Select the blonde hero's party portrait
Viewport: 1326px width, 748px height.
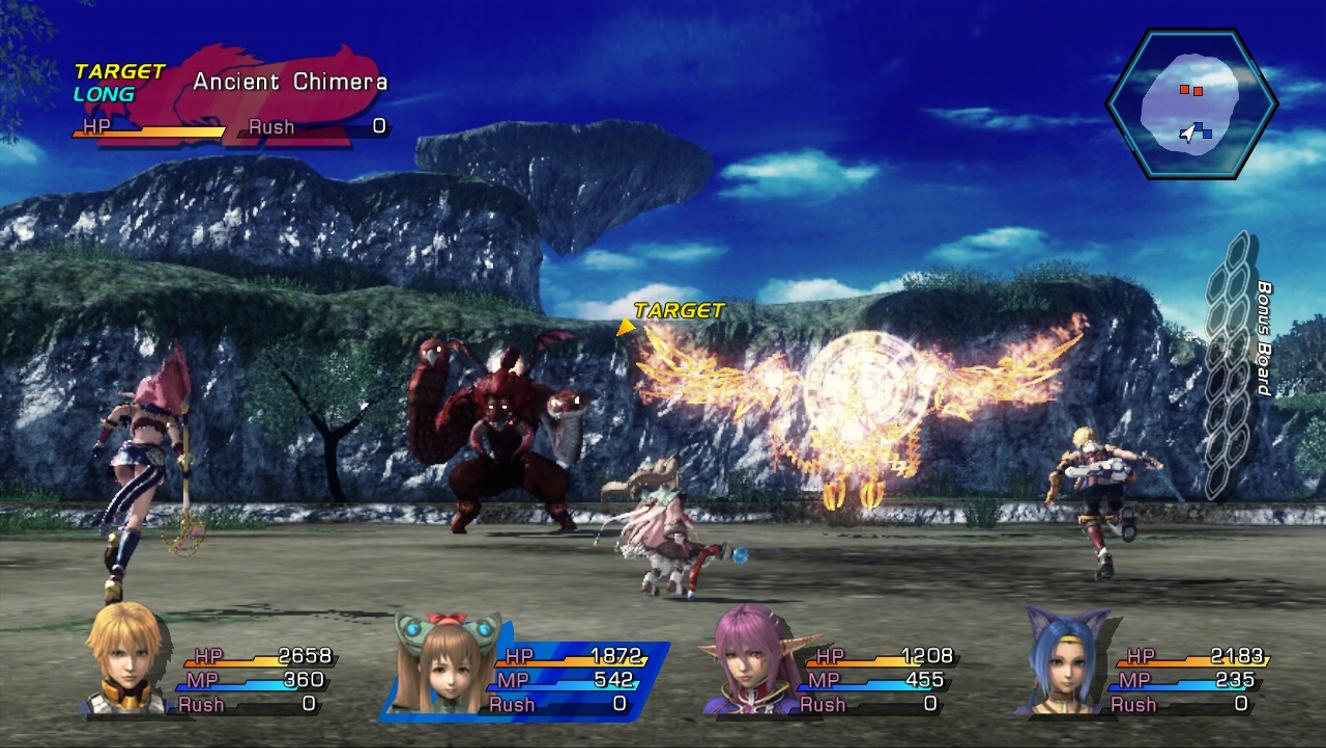coord(124,660)
